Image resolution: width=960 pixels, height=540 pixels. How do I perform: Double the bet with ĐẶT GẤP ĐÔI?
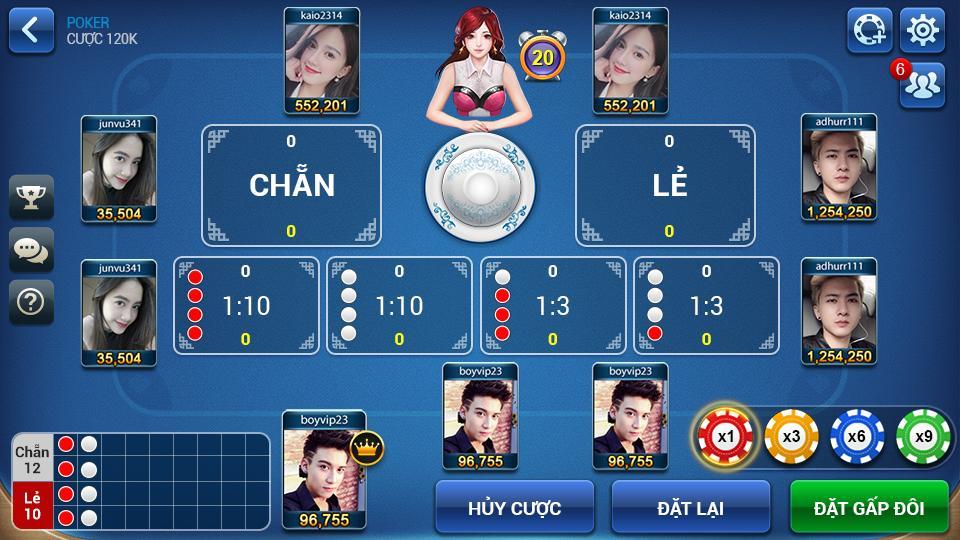tap(868, 507)
